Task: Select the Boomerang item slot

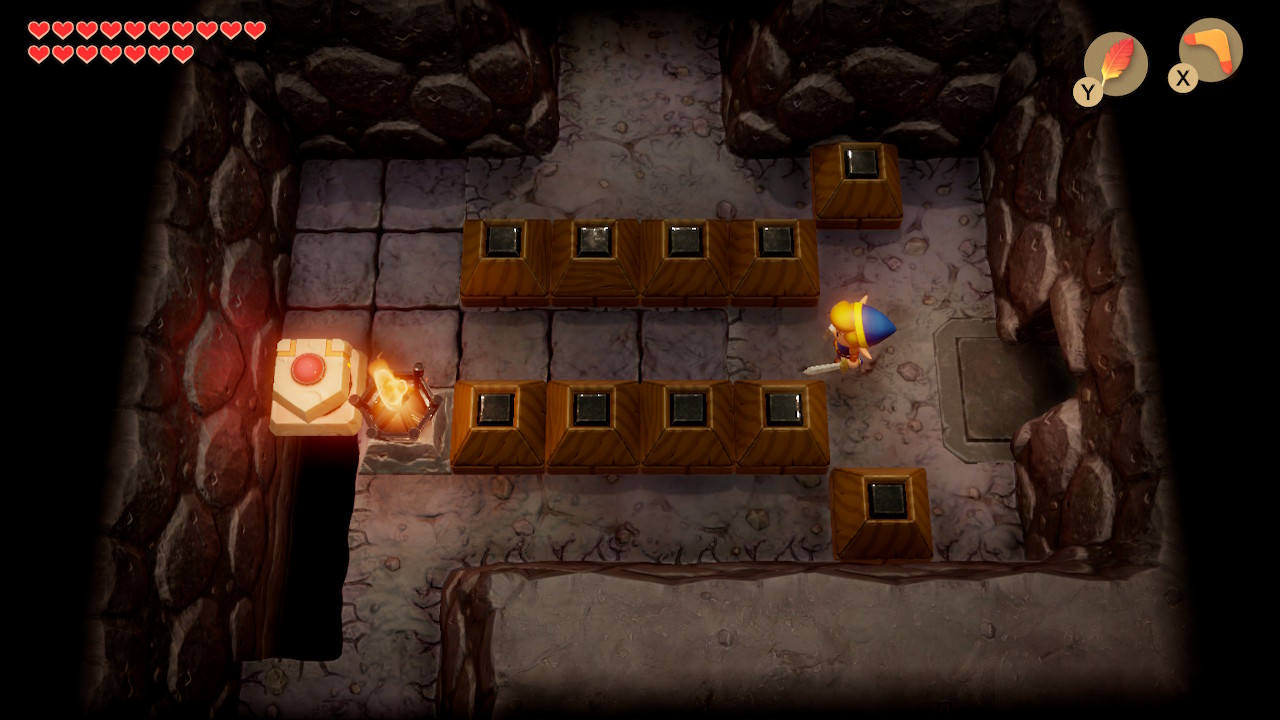Action: [x=1210, y=50]
